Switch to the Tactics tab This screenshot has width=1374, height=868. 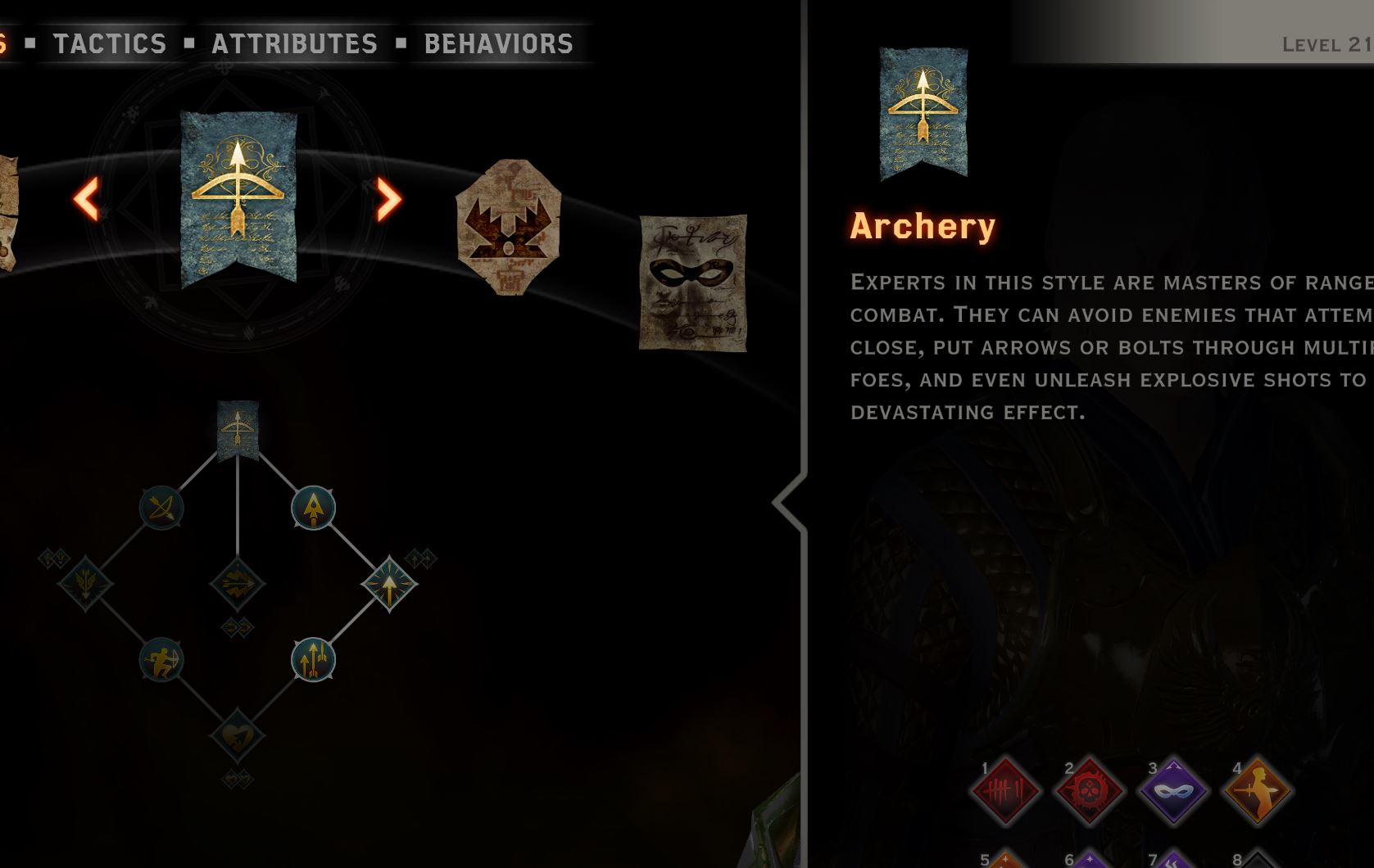[110, 43]
